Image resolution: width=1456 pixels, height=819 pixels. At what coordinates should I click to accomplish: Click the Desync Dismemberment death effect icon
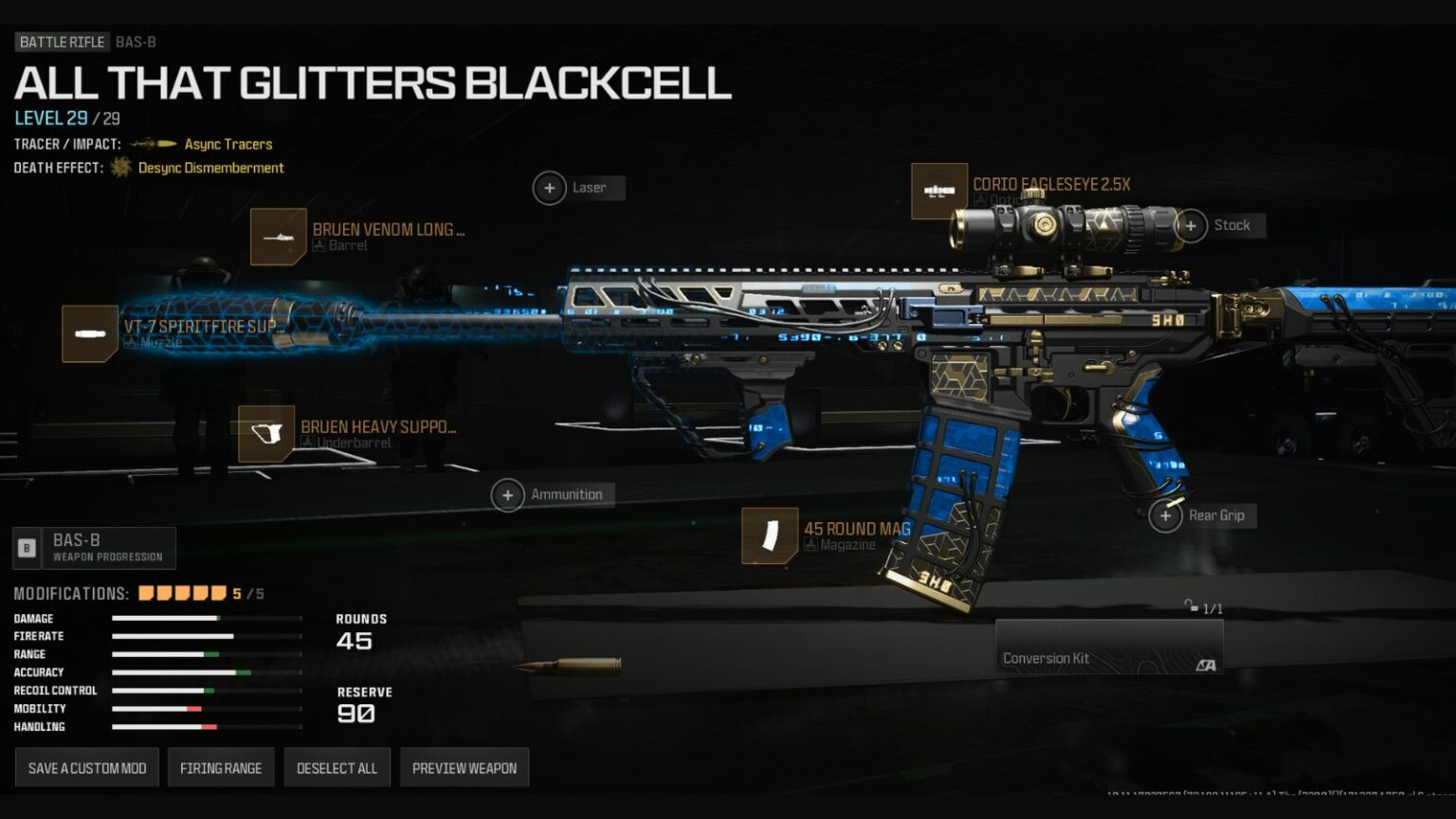(x=121, y=167)
